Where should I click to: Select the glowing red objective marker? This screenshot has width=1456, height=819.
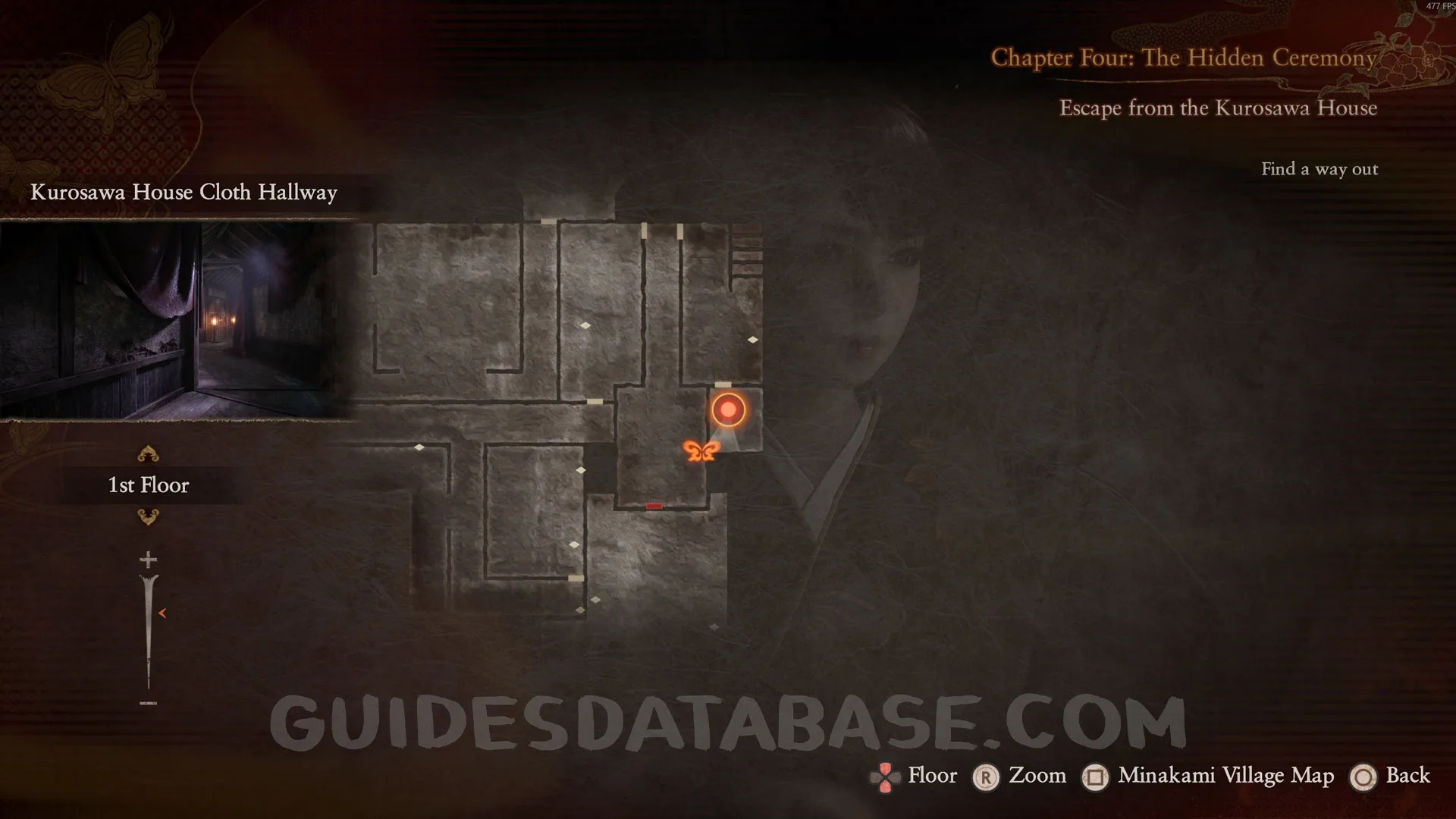tap(728, 409)
